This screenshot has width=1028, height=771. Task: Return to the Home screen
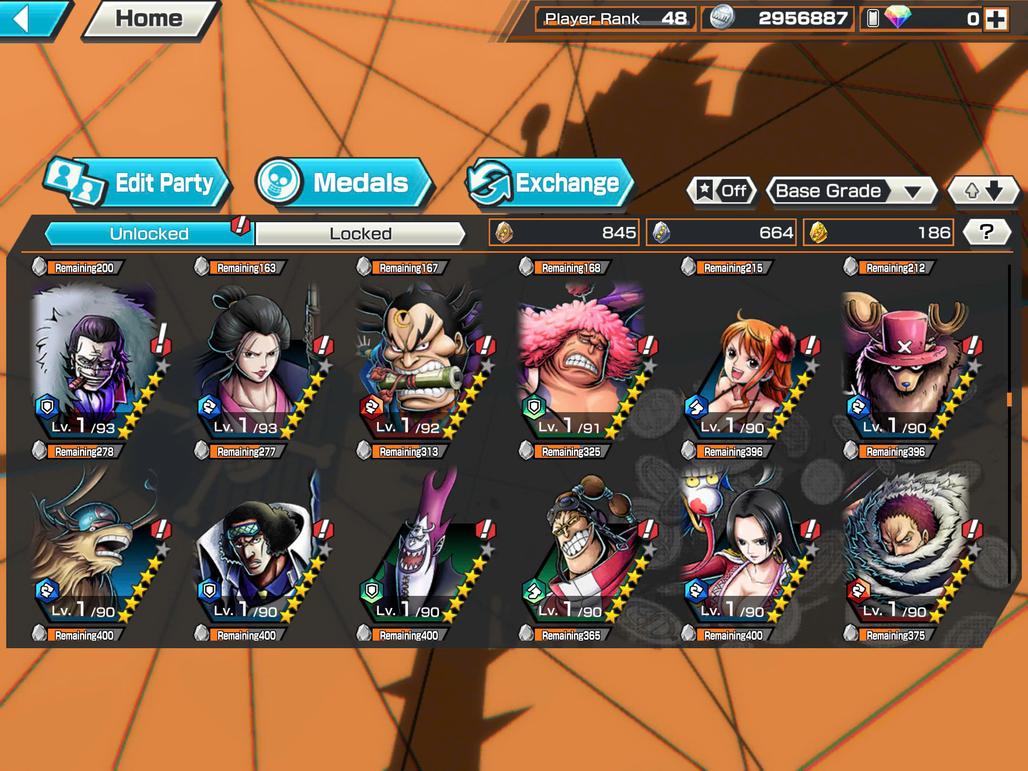pos(149,18)
